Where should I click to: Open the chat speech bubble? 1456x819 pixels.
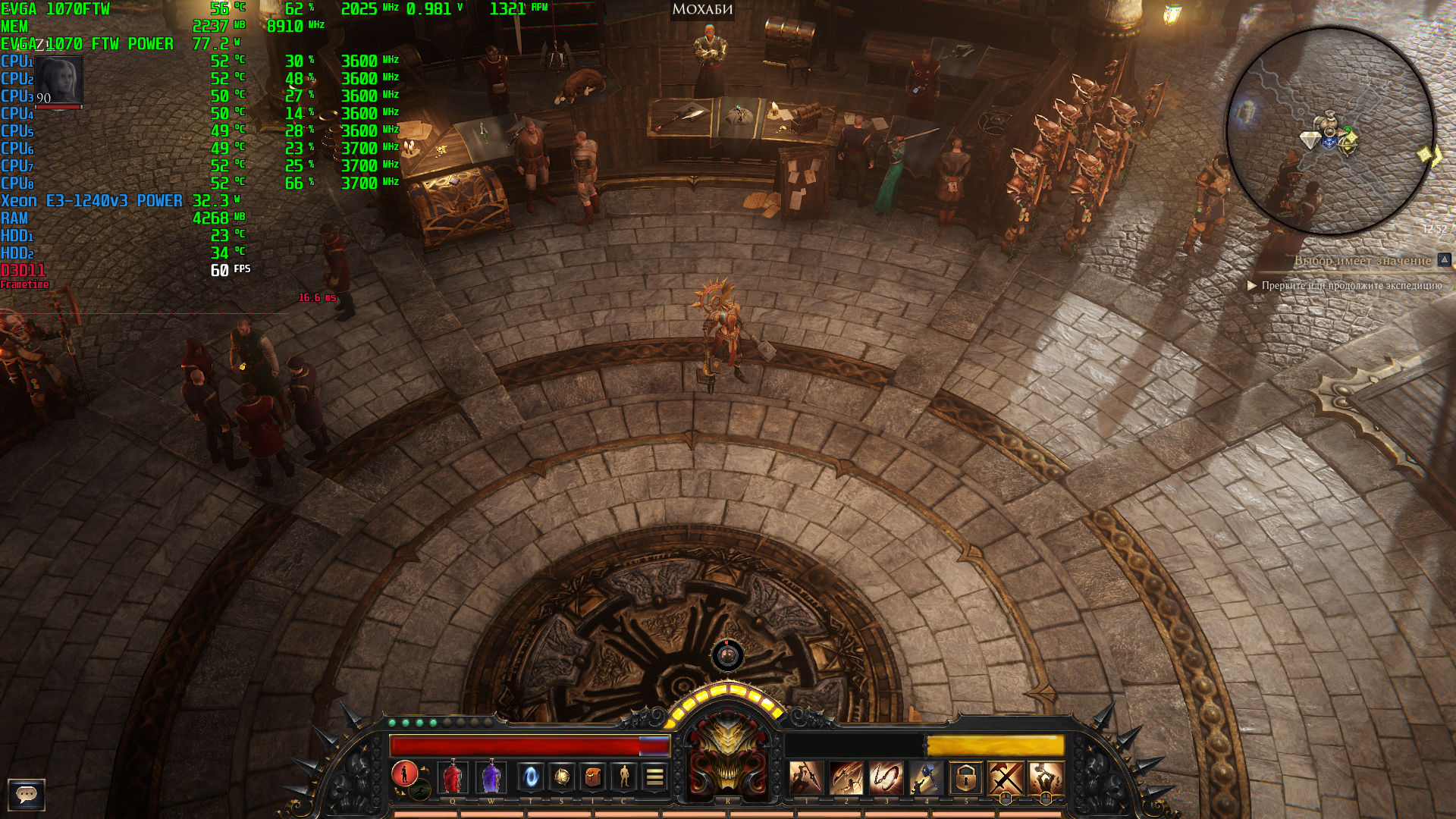click(27, 794)
